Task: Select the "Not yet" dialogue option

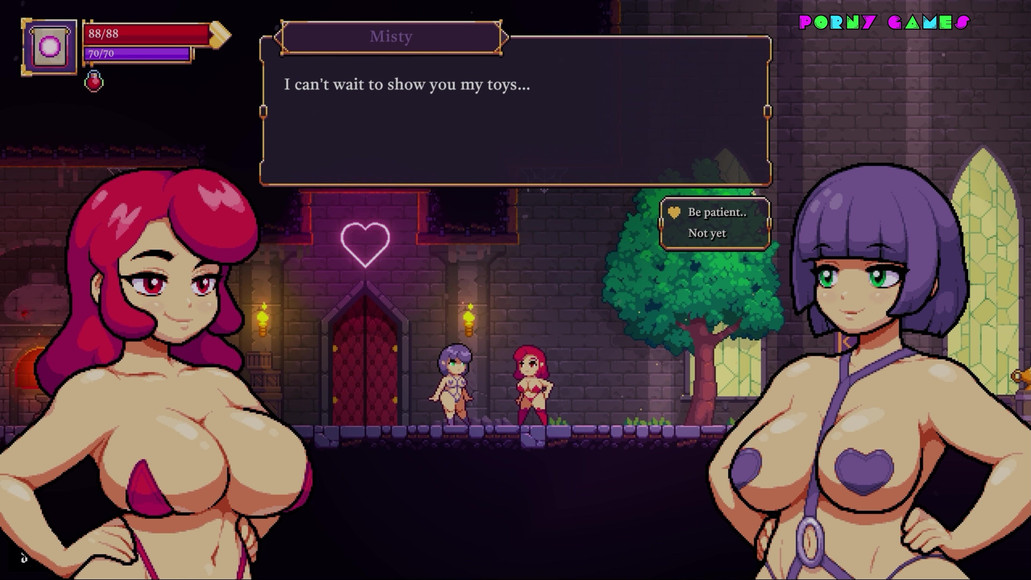Action: coord(707,233)
